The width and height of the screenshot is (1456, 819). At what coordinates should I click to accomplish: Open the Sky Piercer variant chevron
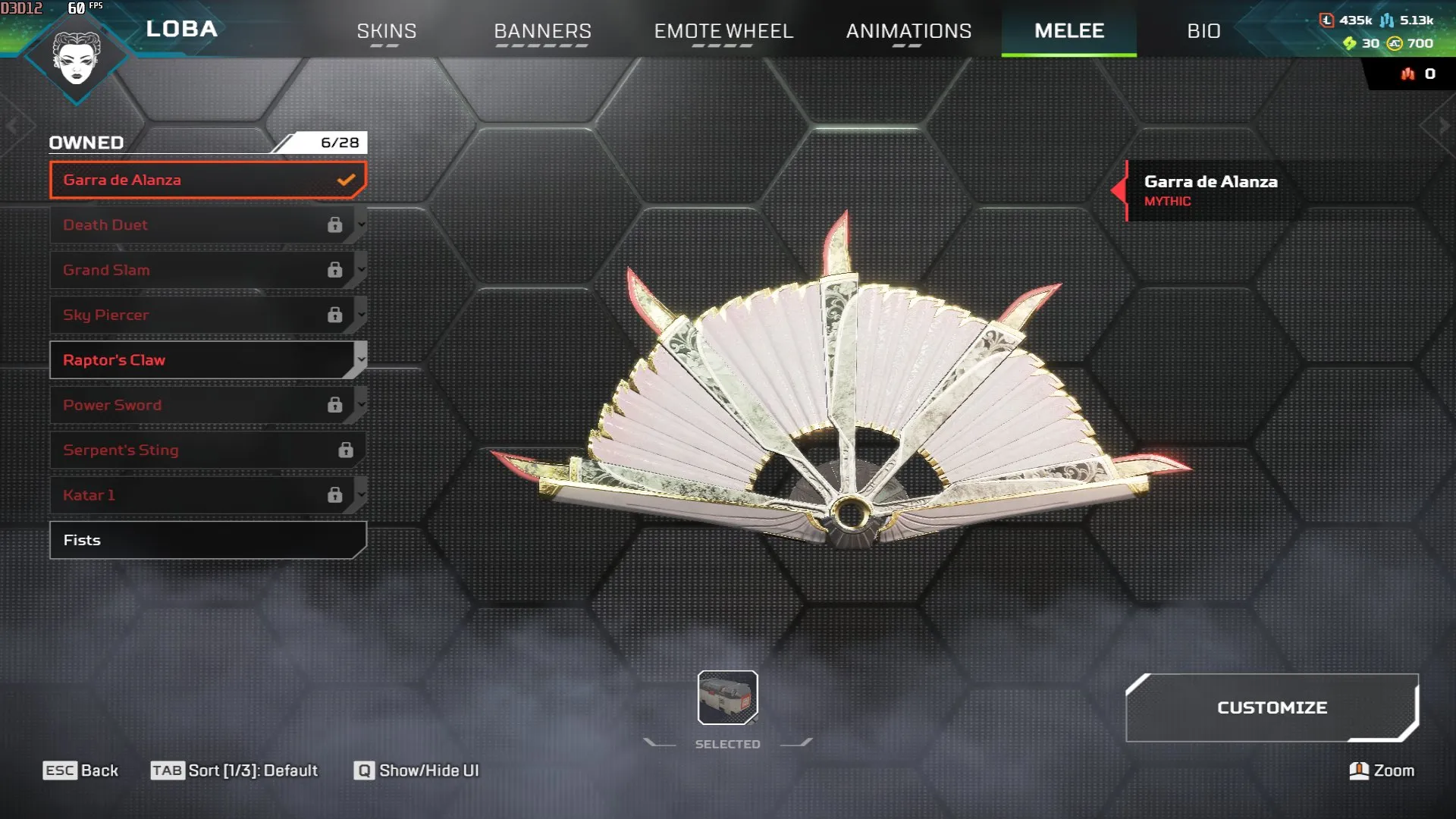point(360,315)
